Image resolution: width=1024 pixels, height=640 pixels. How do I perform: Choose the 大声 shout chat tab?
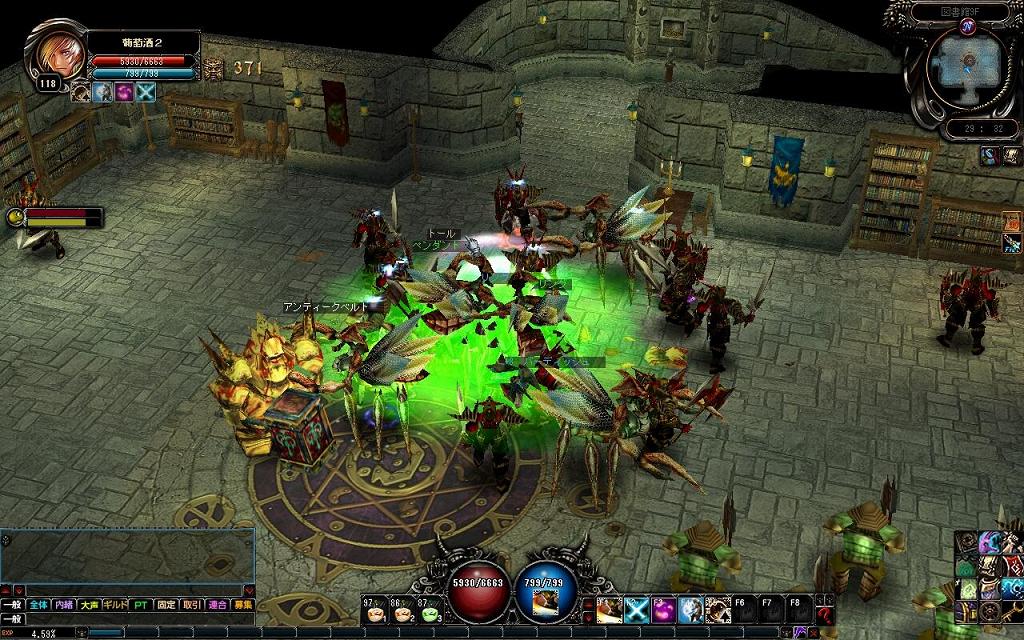pos(90,605)
